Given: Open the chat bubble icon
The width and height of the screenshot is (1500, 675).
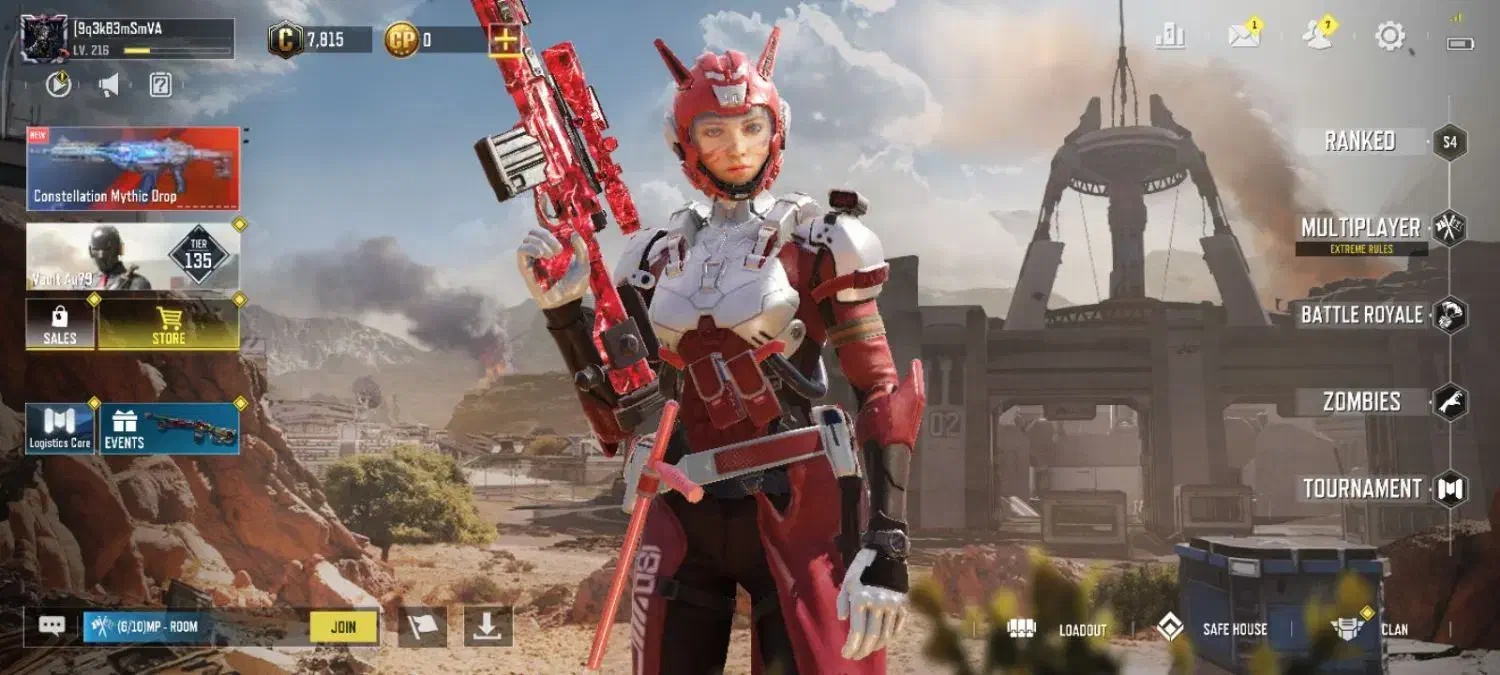Looking at the screenshot, I should [x=52, y=627].
